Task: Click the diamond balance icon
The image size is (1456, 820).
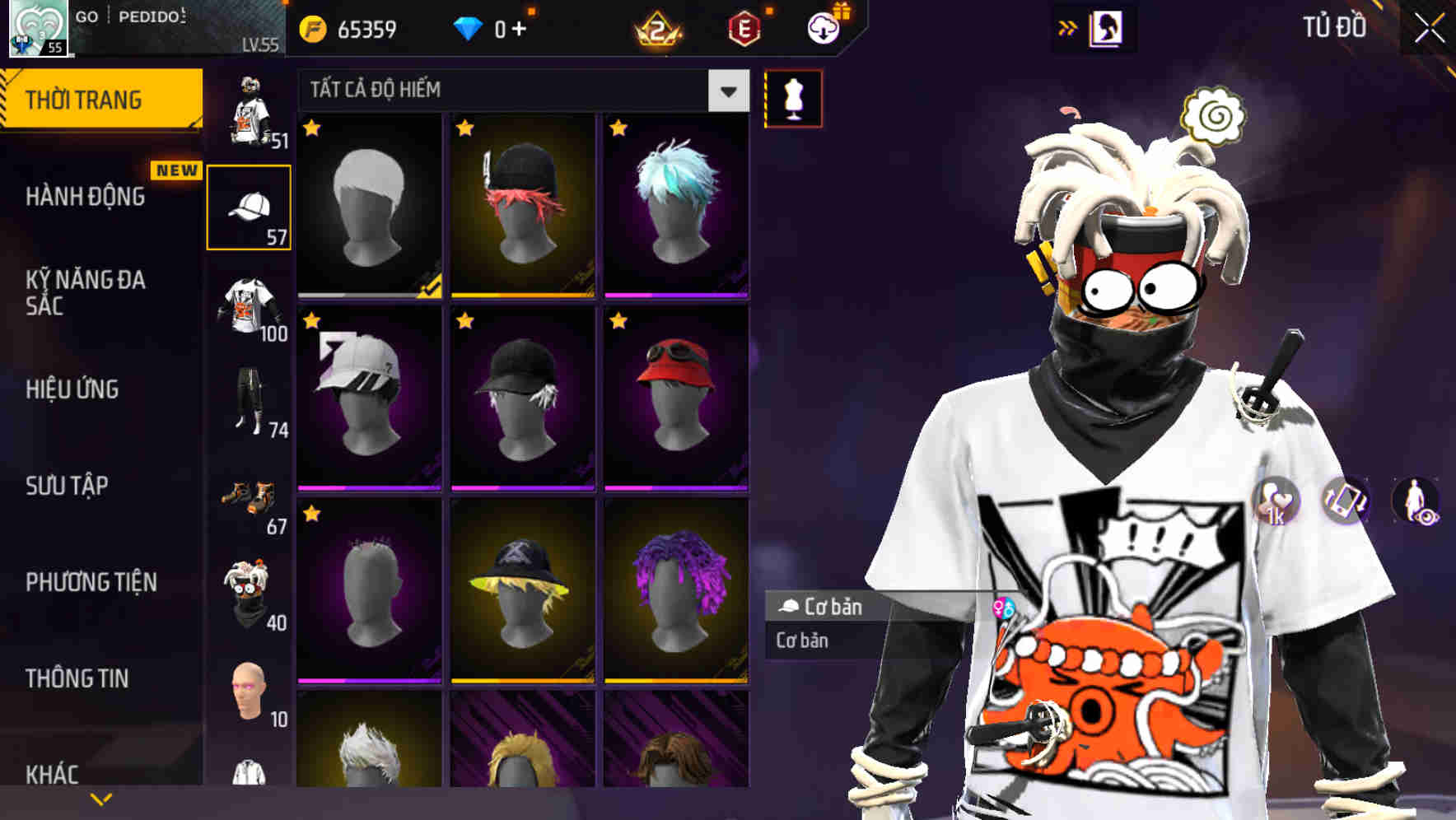Action: (x=469, y=27)
